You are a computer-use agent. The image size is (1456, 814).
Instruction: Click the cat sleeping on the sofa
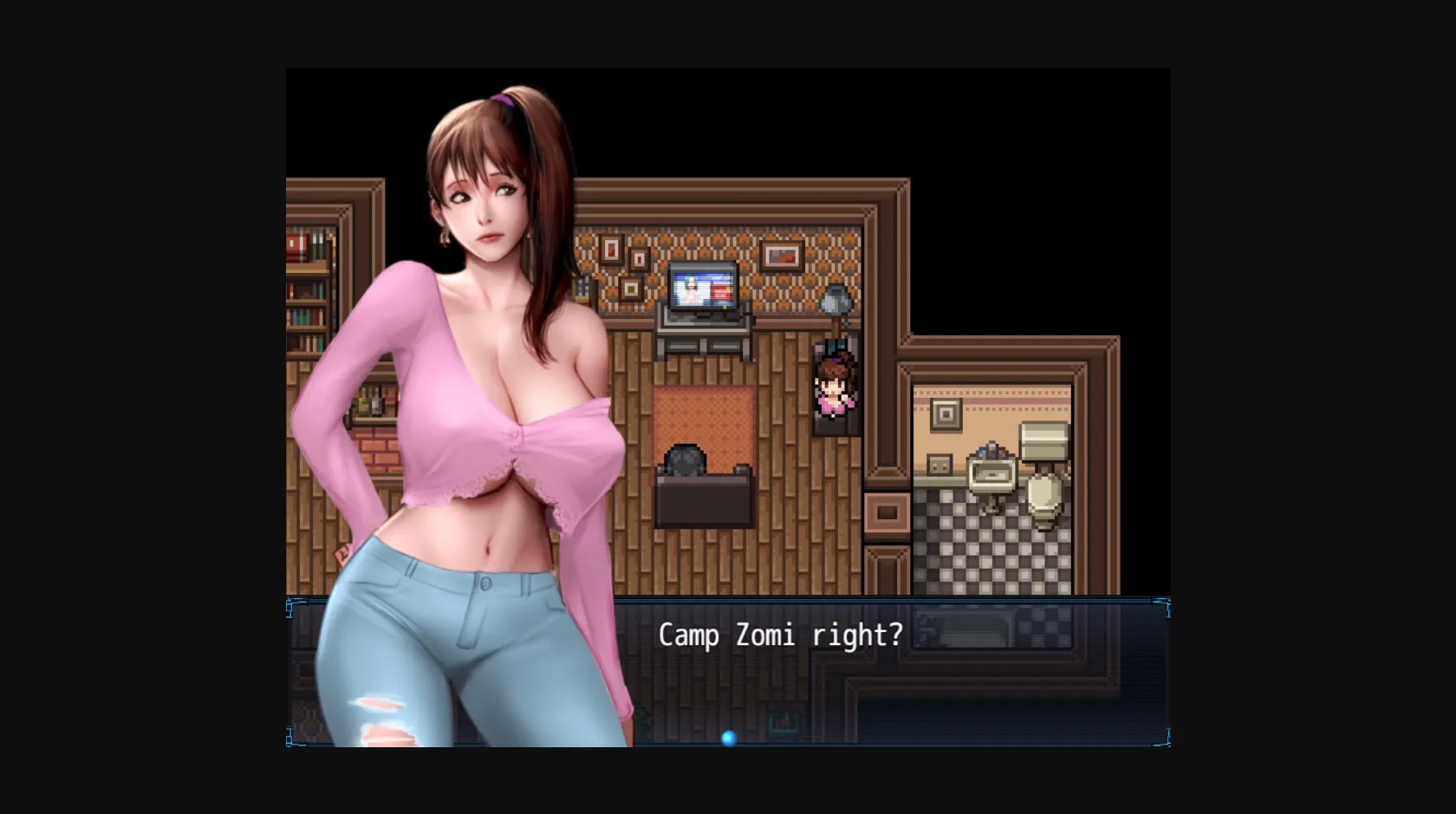685,461
